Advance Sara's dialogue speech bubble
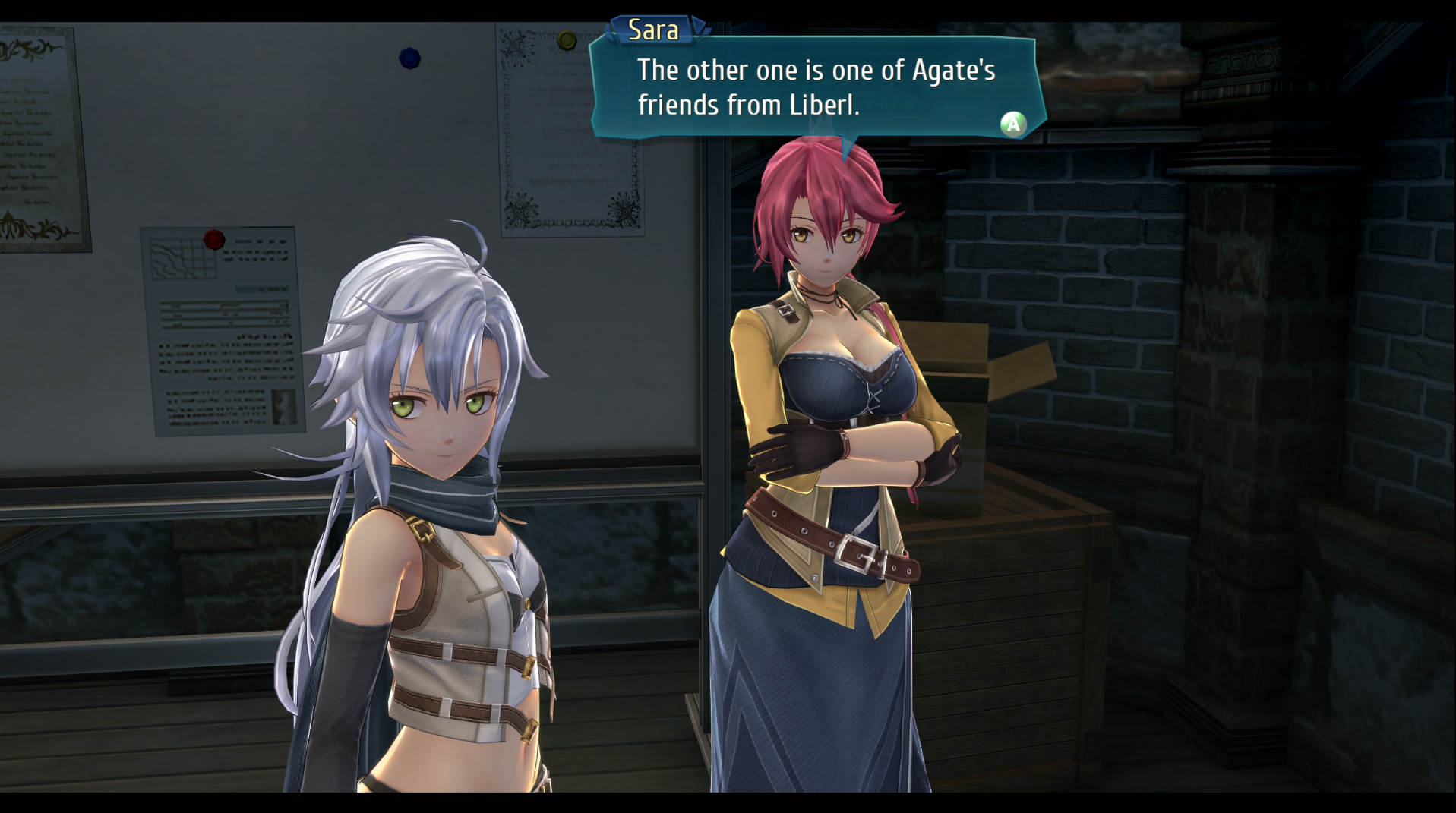The height and width of the screenshot is (813, 1456). (1012, 124)
